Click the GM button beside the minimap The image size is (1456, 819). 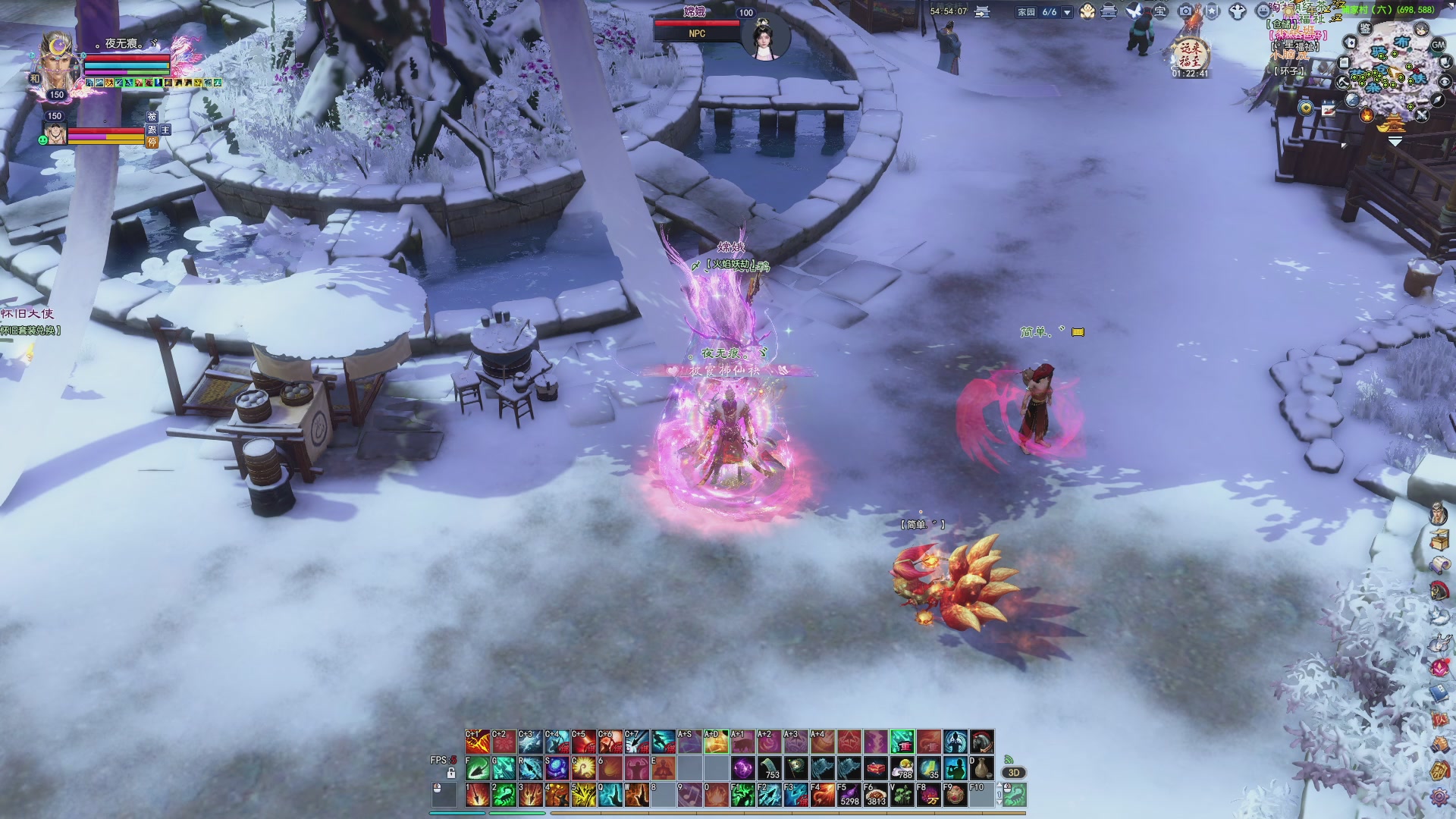point(1438,45)
